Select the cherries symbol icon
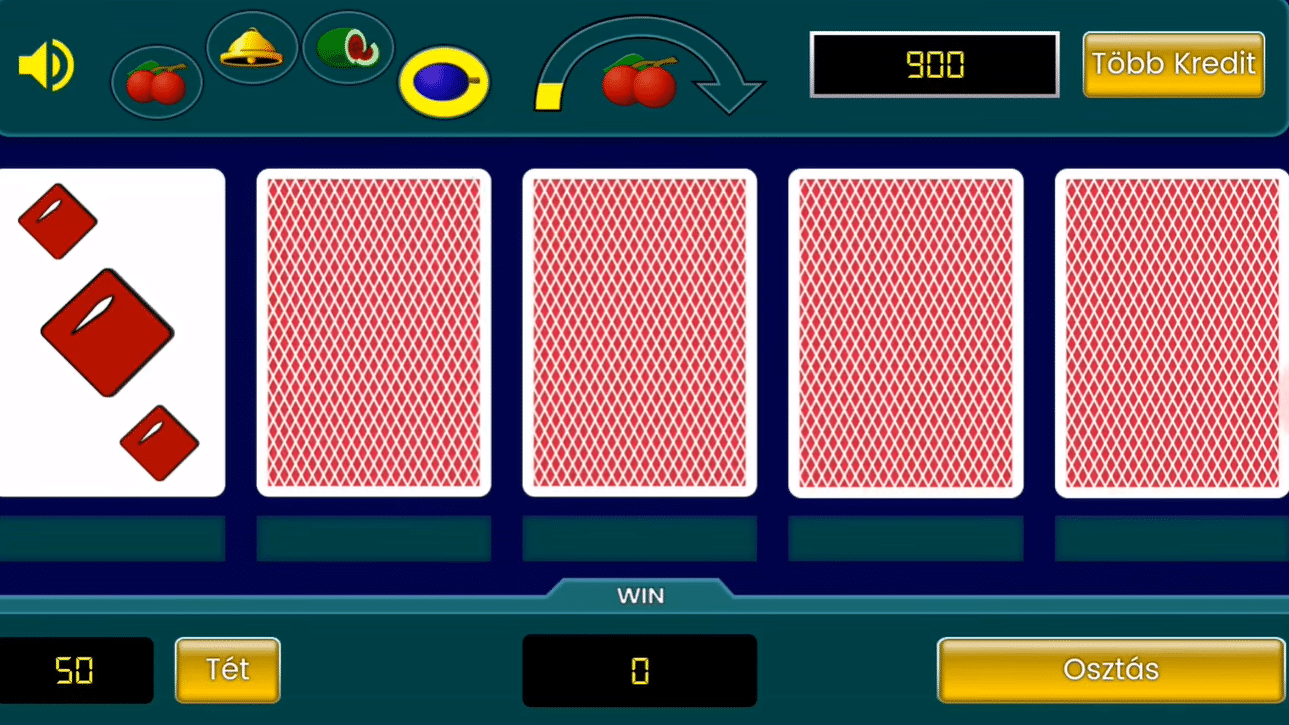This screenshot has width=1289, height=725. 156,82
